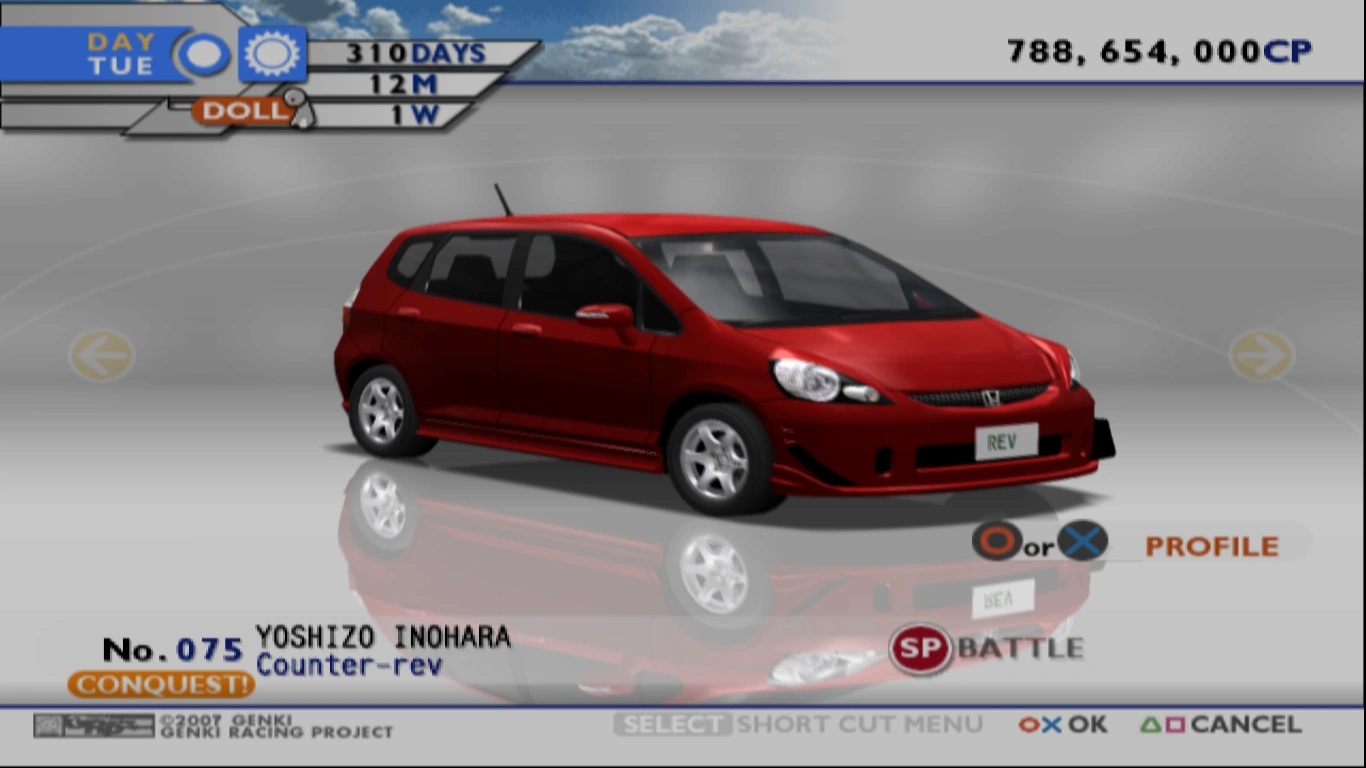Select the PROFILE option
Viewport: 1366px width, 768px height.
pos(1212,544)
